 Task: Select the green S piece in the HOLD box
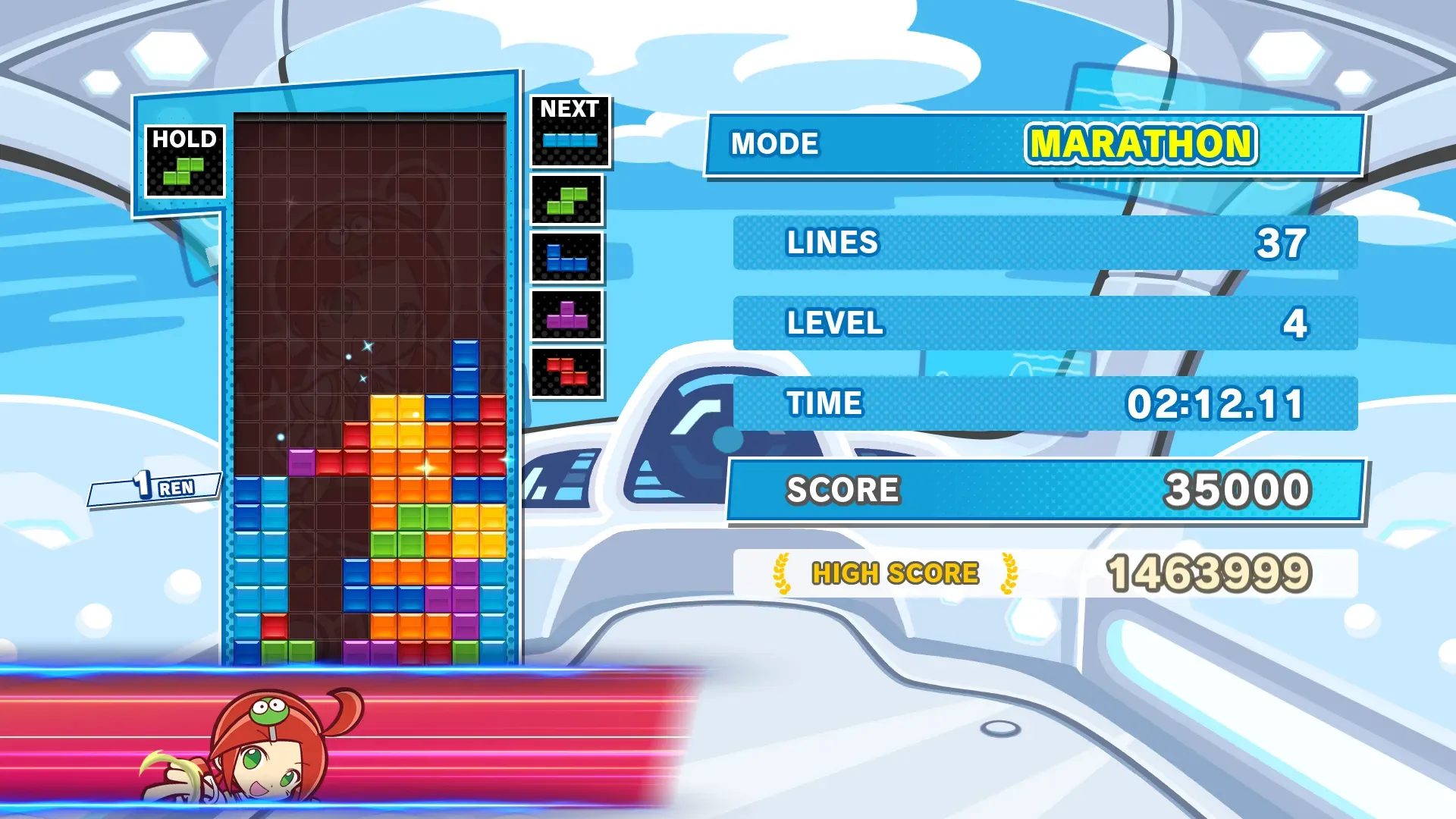(184, 171)
